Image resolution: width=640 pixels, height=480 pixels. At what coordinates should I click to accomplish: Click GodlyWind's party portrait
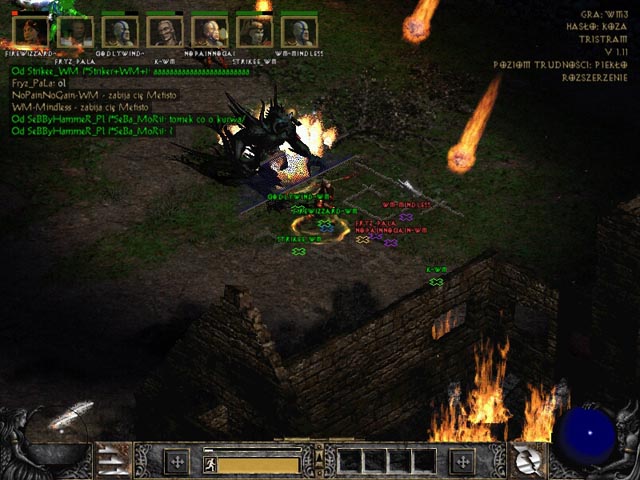[x=120, y=31]
